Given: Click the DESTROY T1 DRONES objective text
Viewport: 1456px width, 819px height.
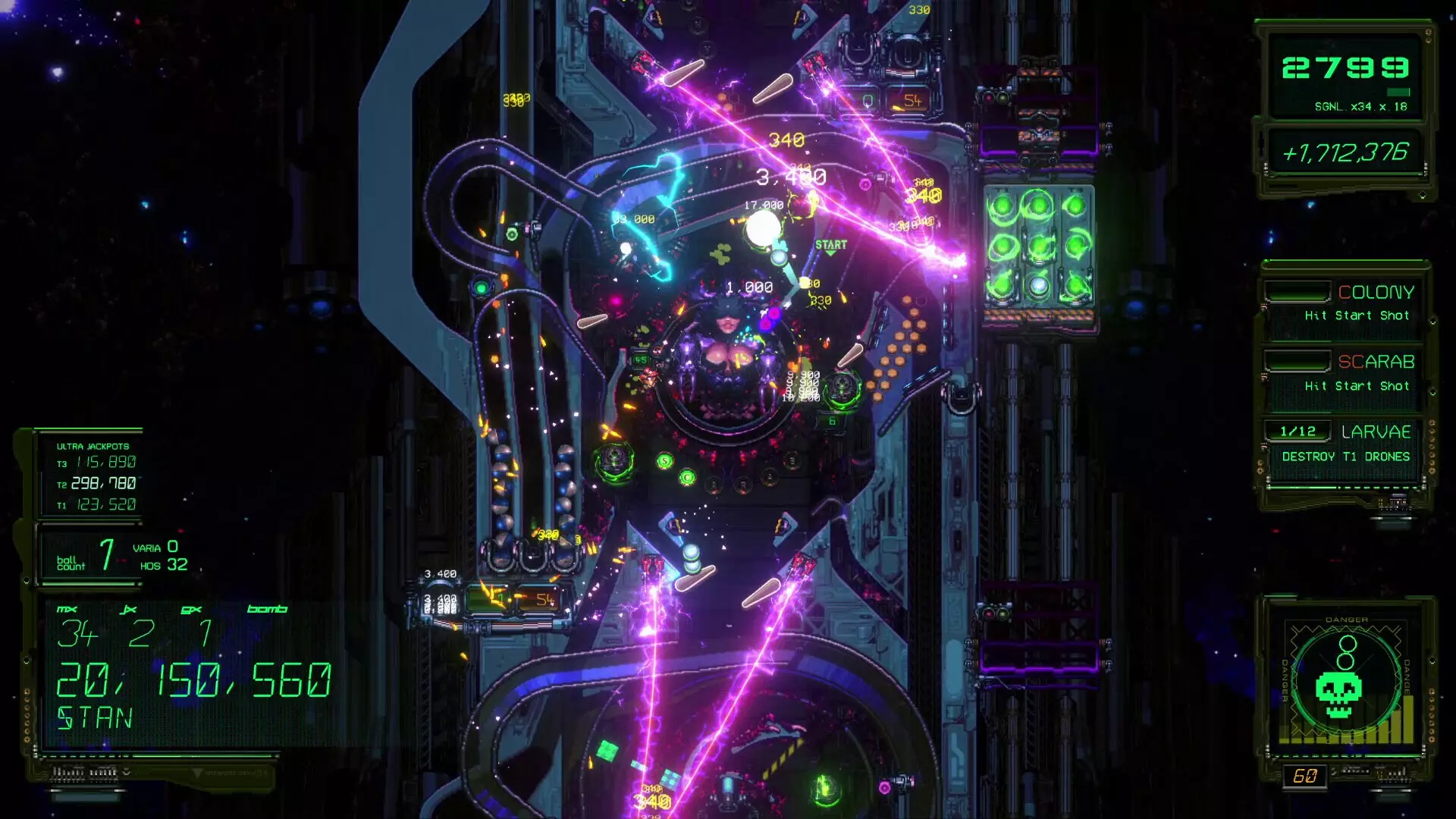Looking at the screenshot, I should [1345, 457].
